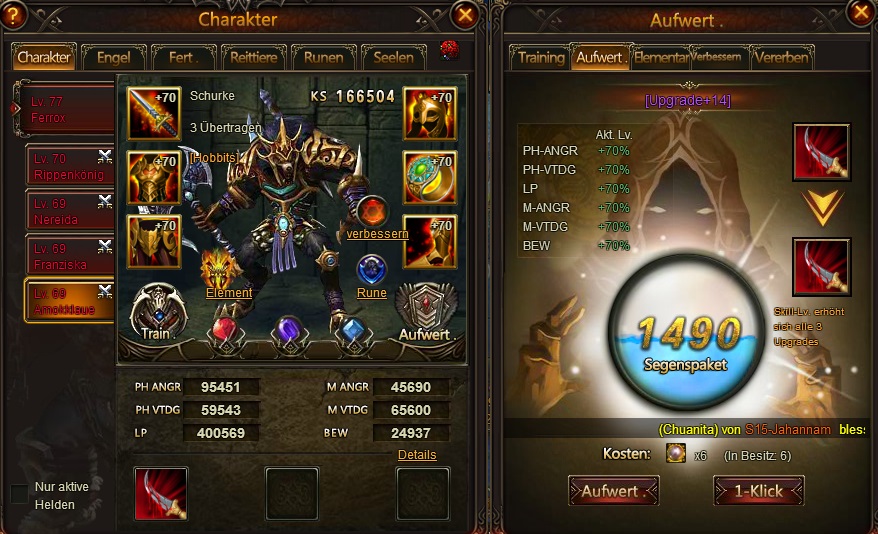The height and width of the screenshot is (534, 878).
Task: Open the Details stats link
Action: [417, 454]
